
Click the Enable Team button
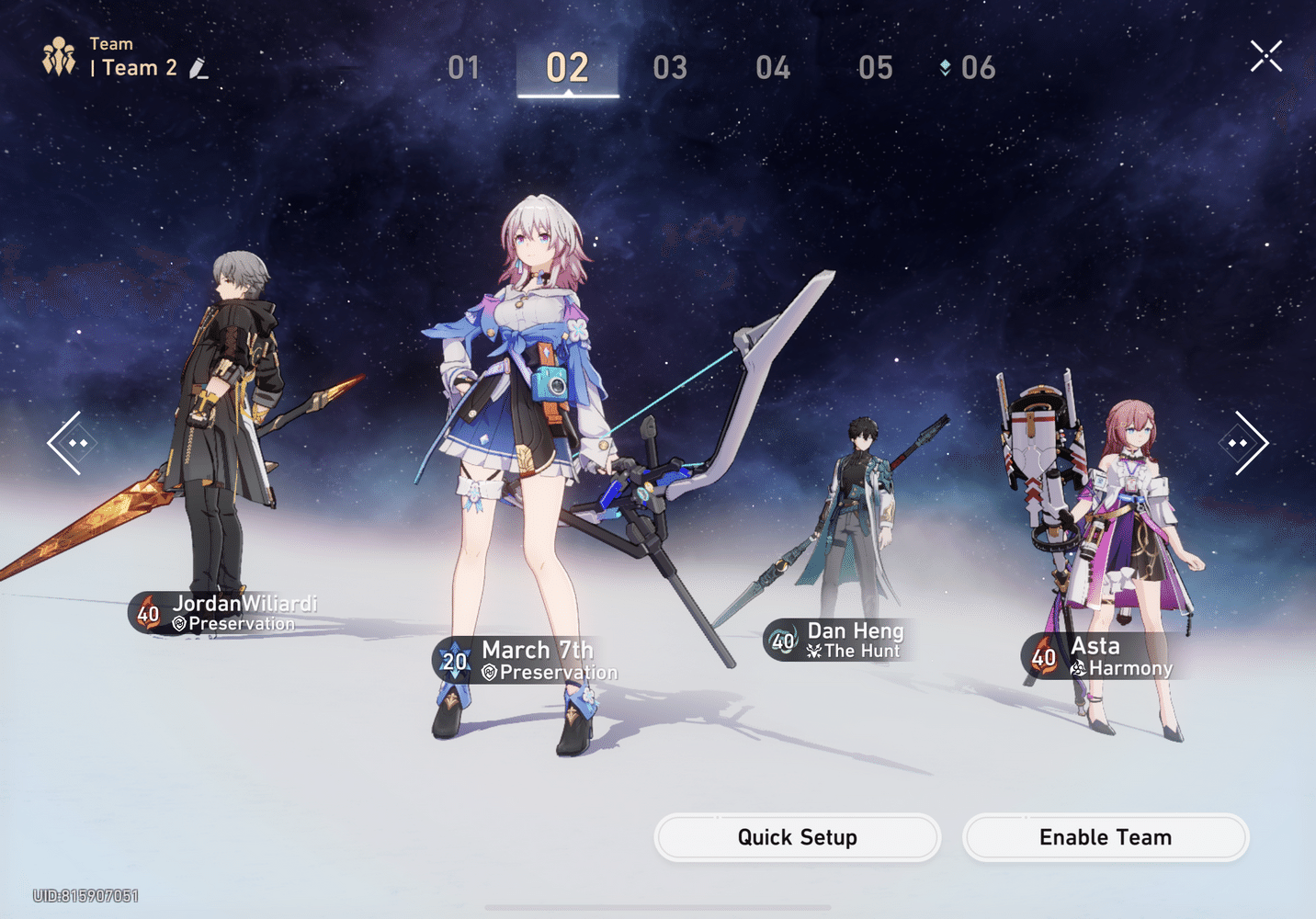click(1105, 837)
